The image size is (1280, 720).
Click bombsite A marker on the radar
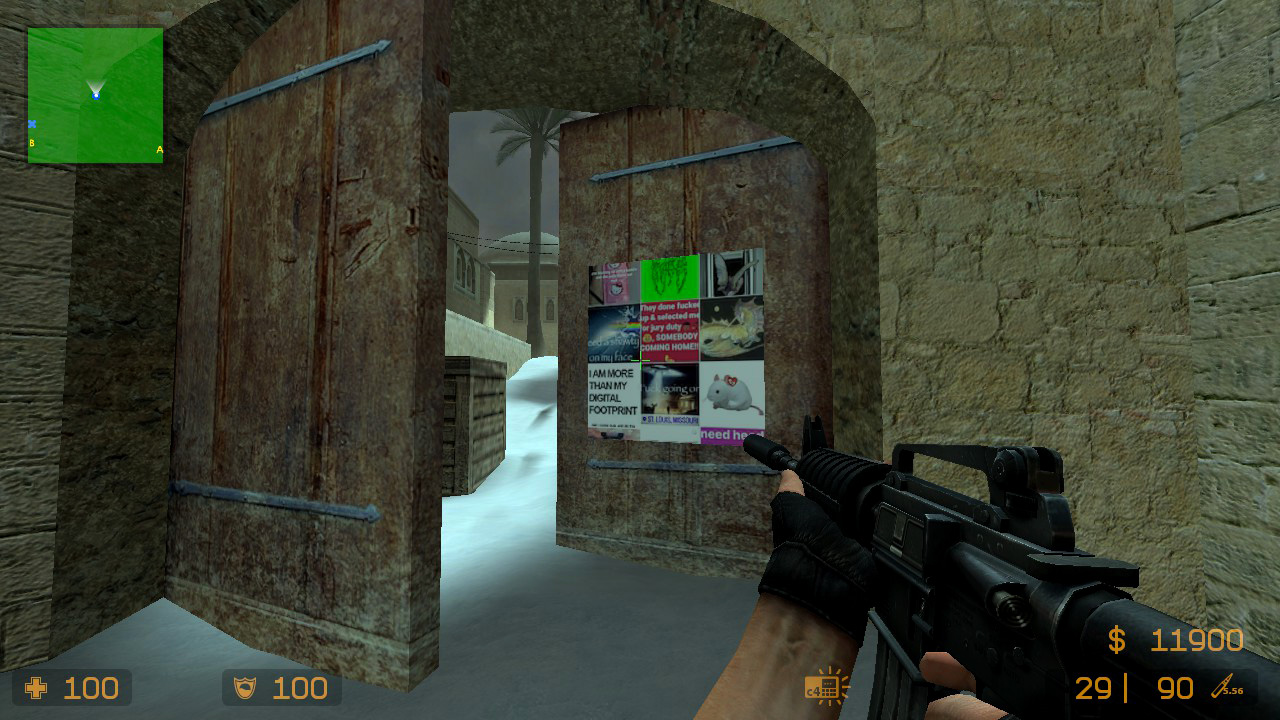coord(159,150)
